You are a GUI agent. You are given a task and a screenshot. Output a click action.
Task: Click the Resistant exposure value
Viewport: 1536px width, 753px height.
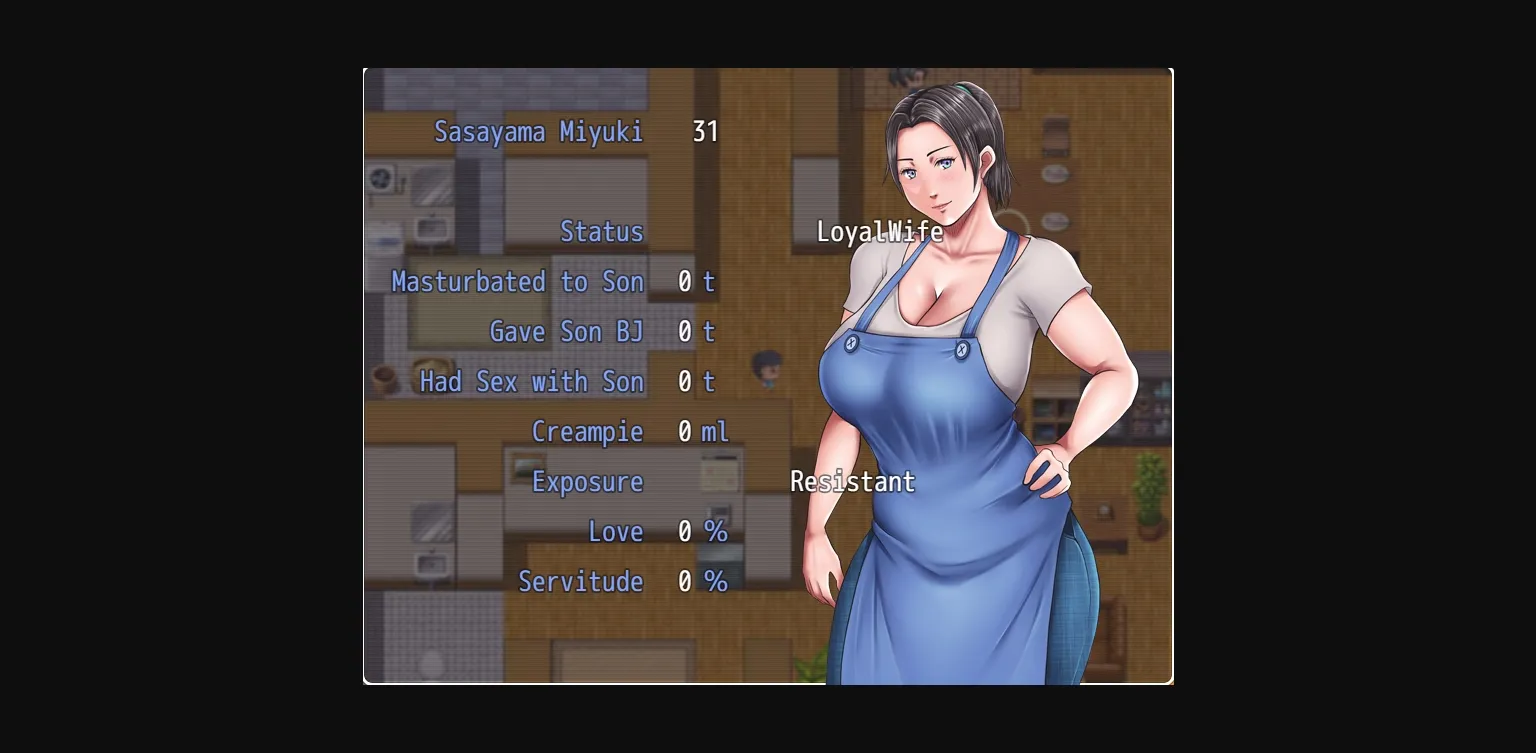(853, 482)
